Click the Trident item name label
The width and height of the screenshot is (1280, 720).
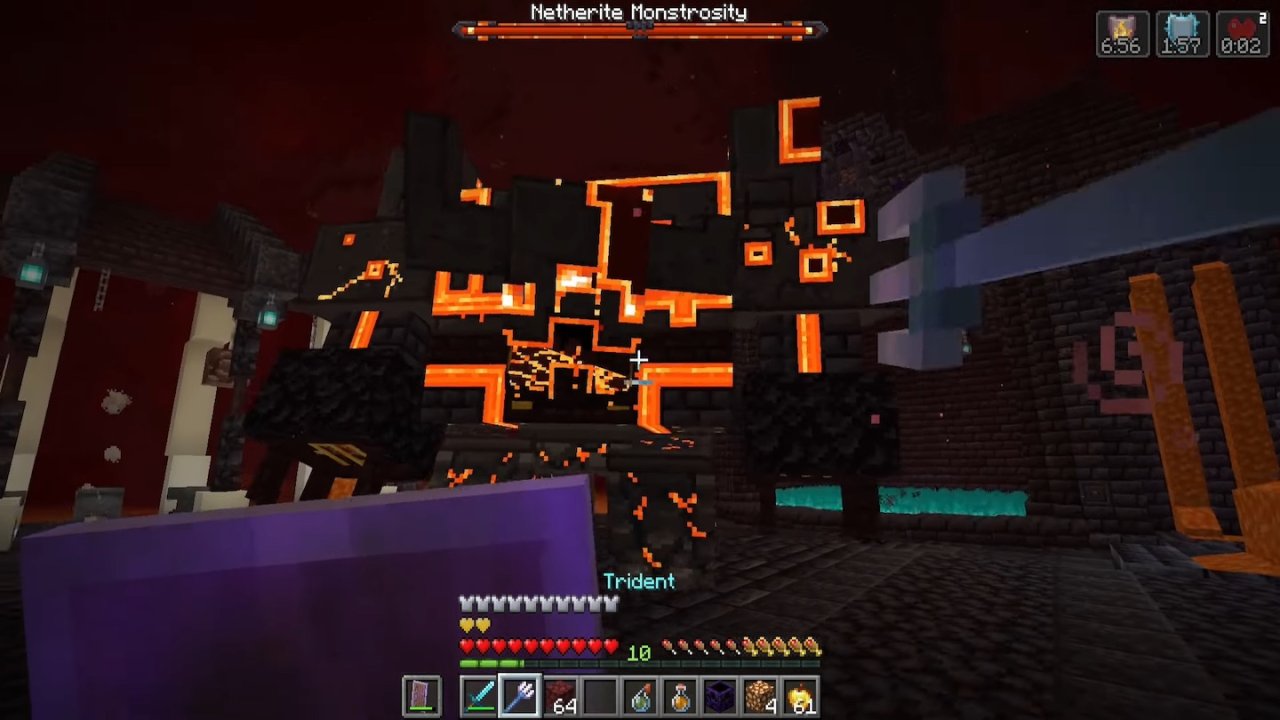pos(639,581)
